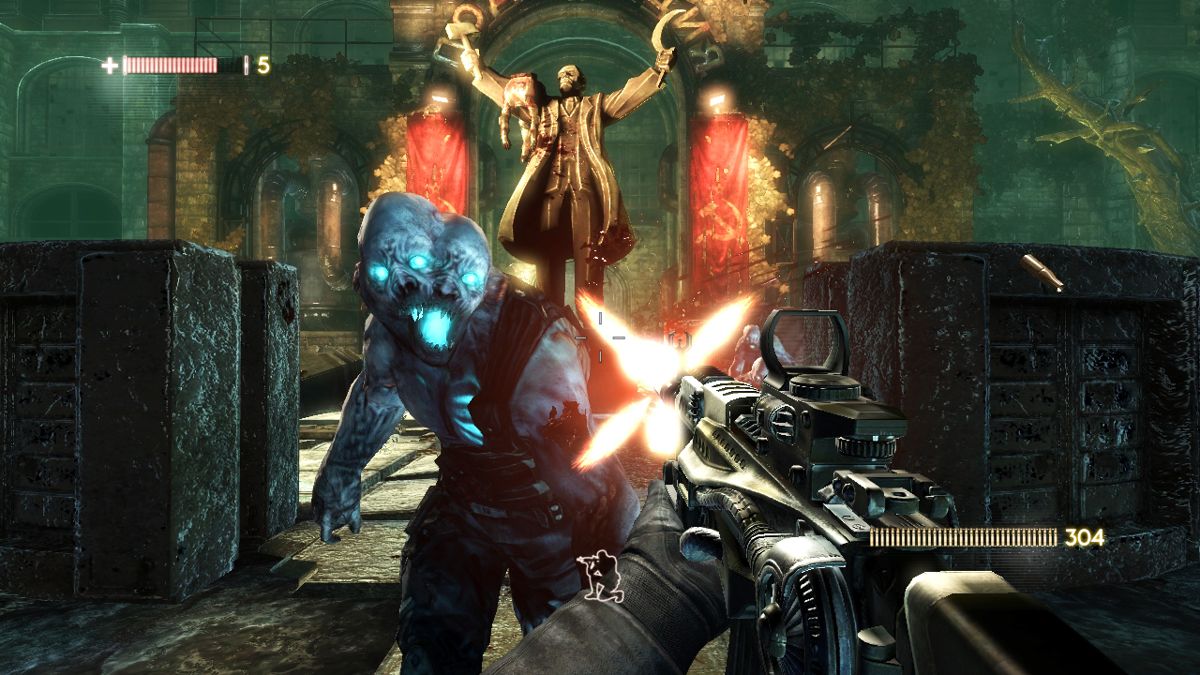
Task: Select the white health cross icon
Action: (x=109, y=66)
